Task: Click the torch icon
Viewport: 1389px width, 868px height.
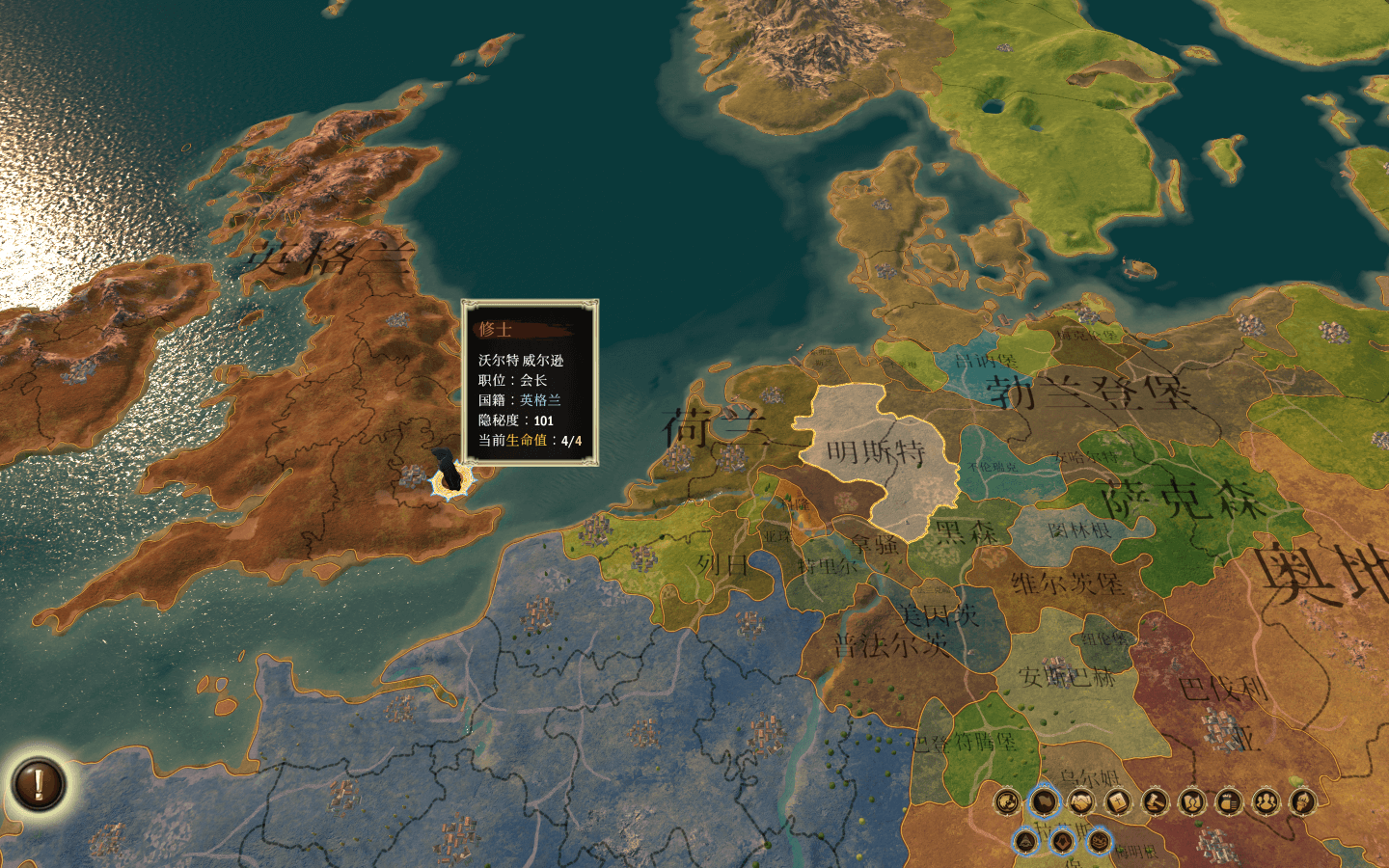Action: [1303, 801]
